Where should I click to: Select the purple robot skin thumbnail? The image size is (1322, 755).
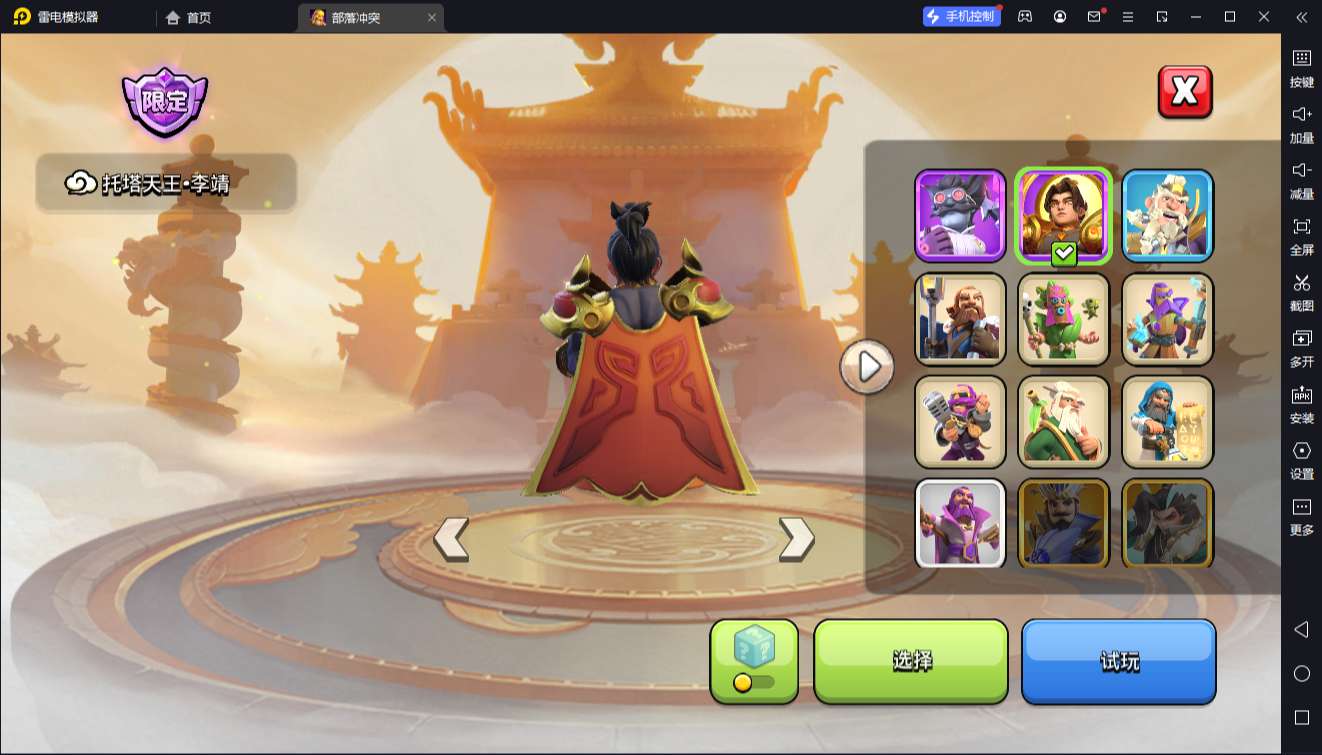pyautogui.click(x=960, y=216)
